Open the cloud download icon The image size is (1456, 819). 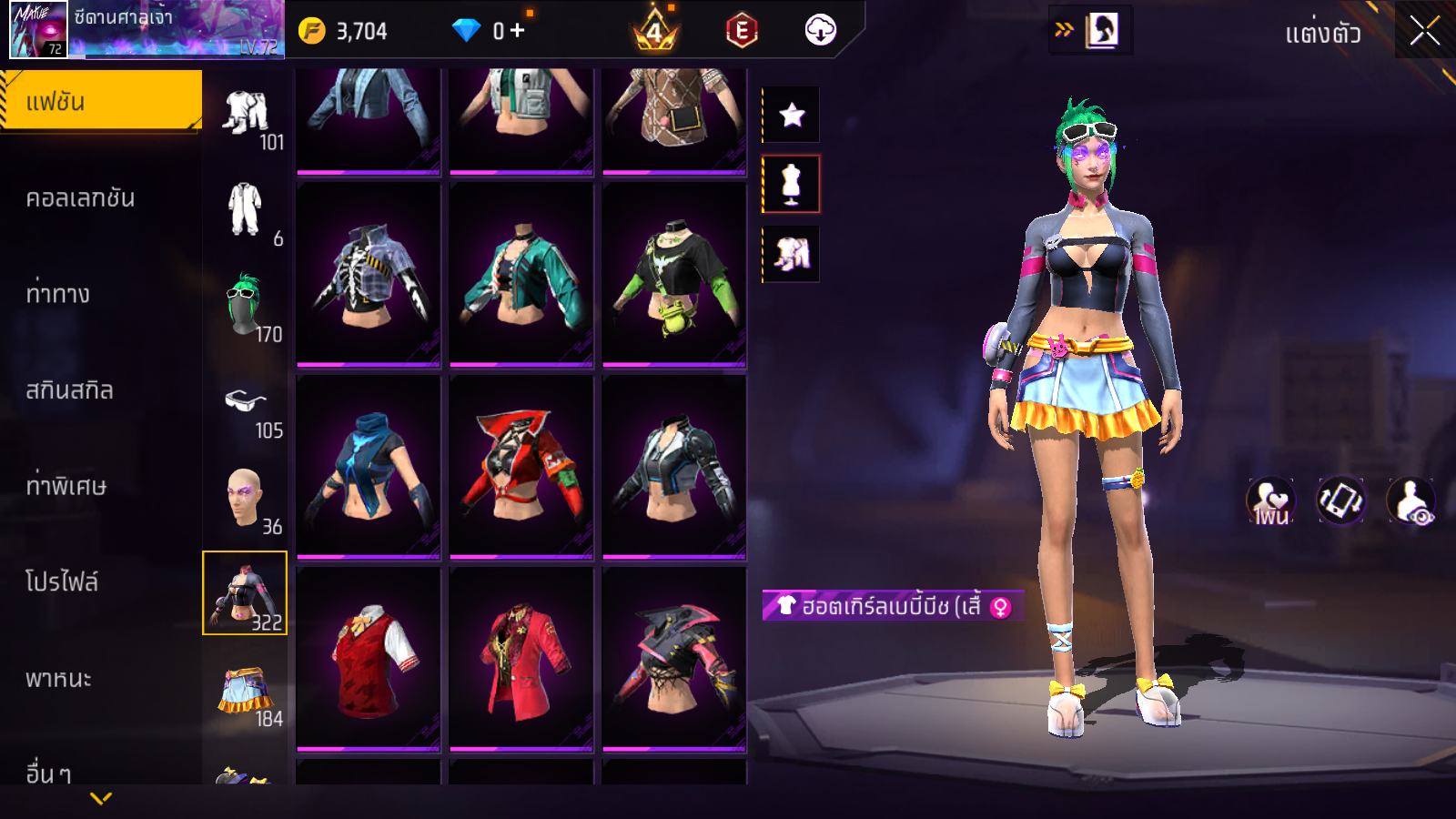click(820, 31)
